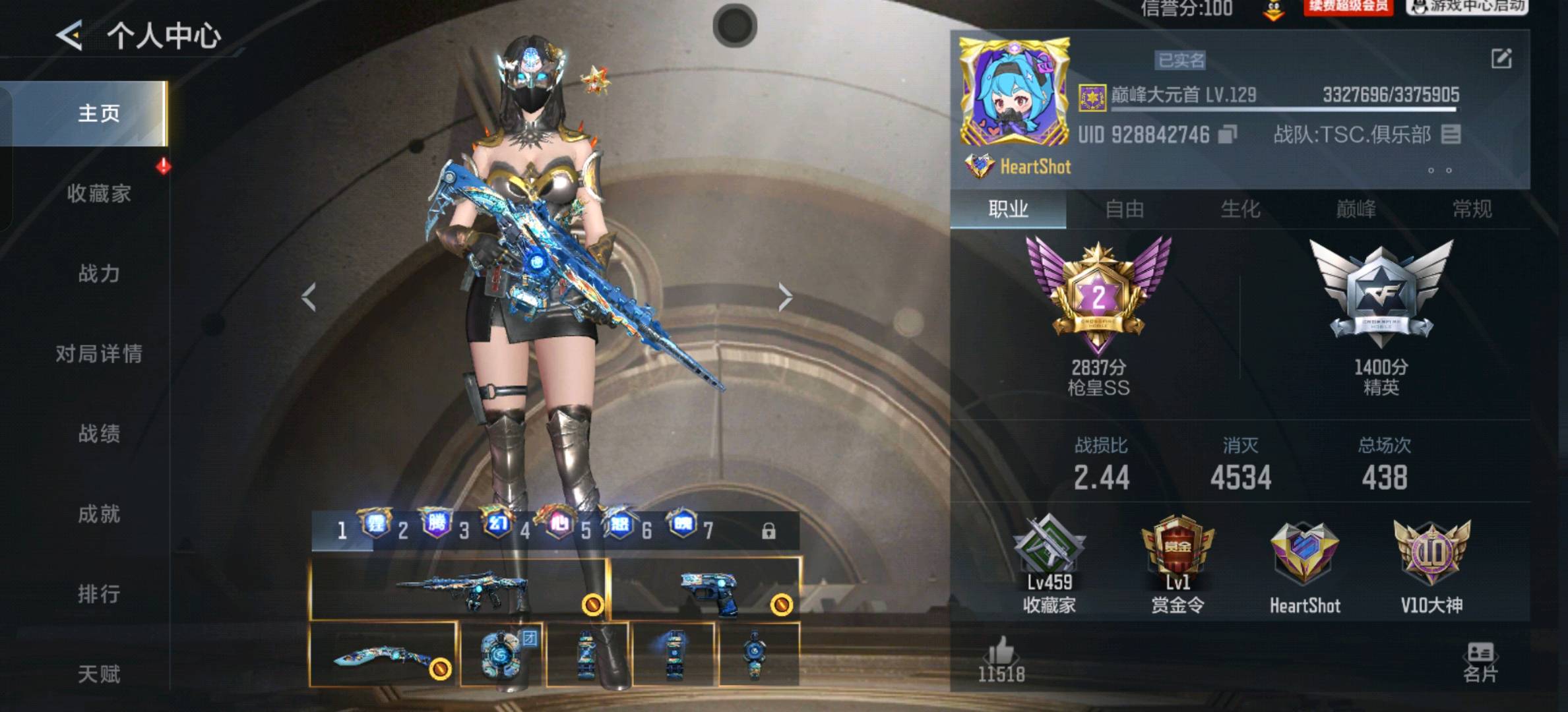Show the next character with right arrow
The height and width of the screenshot is (712, 1568).
[x=785, y=297]
